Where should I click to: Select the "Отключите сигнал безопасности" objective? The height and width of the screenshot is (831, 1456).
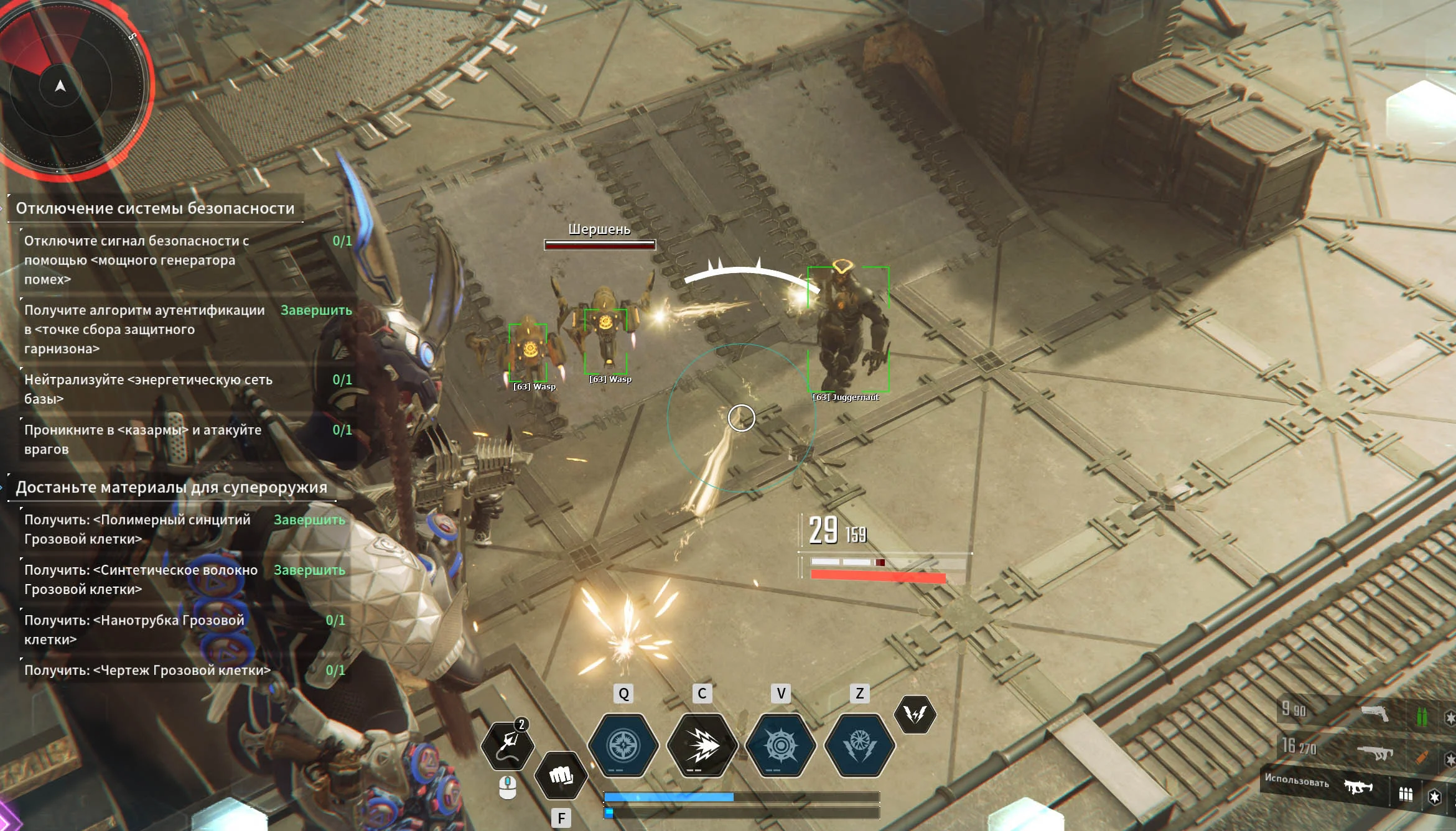137,260
